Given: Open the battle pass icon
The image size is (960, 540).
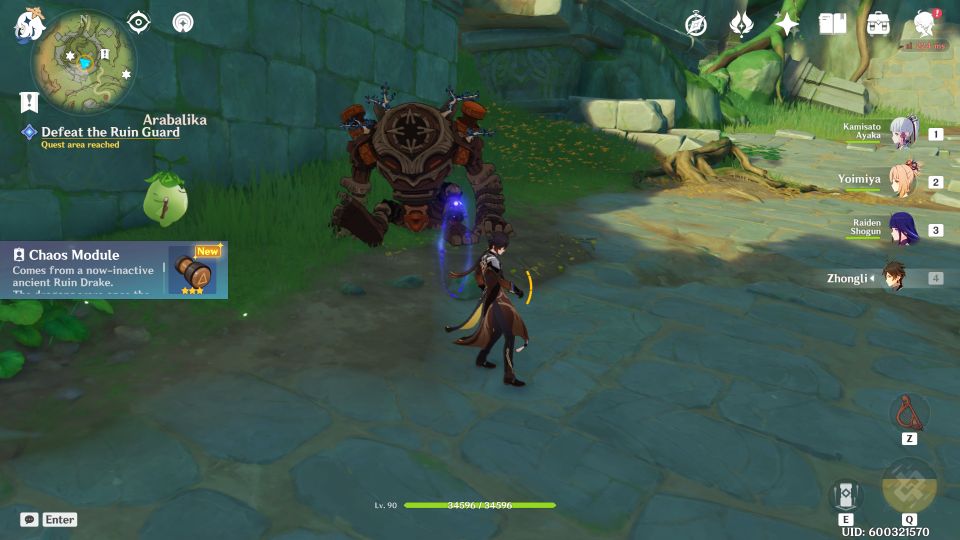Looking at the screenshot, I should [x=741, y=24].
